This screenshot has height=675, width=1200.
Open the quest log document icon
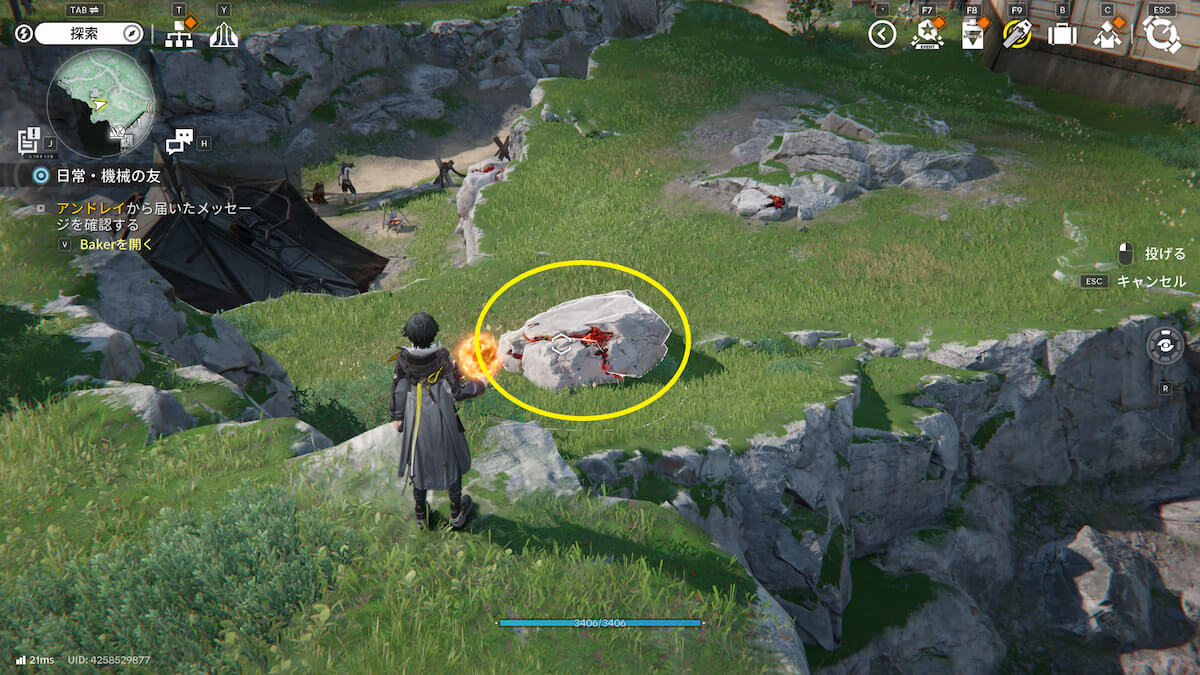click(29, 141)
